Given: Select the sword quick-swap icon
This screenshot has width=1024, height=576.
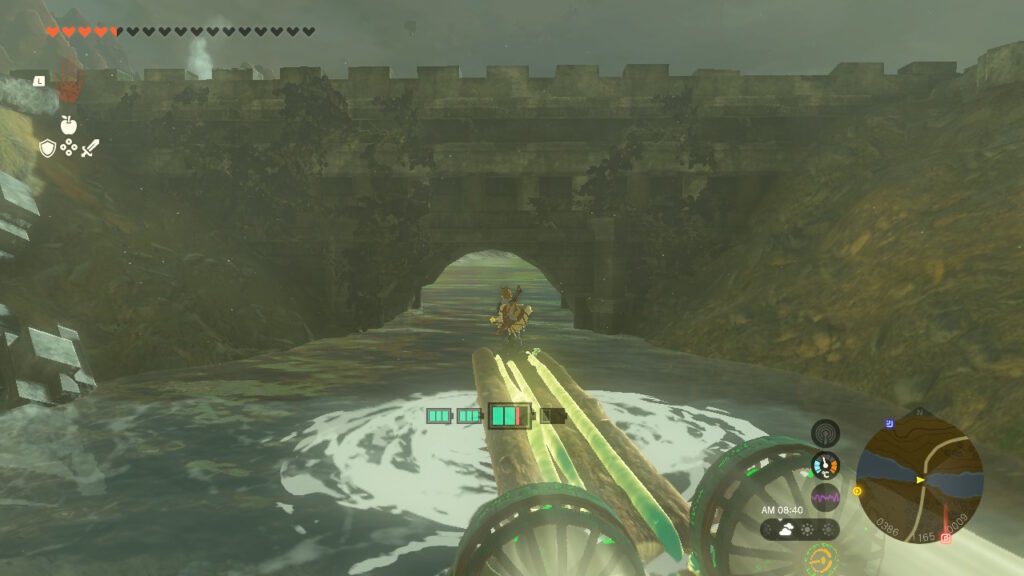Looking at the screenshot, I should pos(90,148).
